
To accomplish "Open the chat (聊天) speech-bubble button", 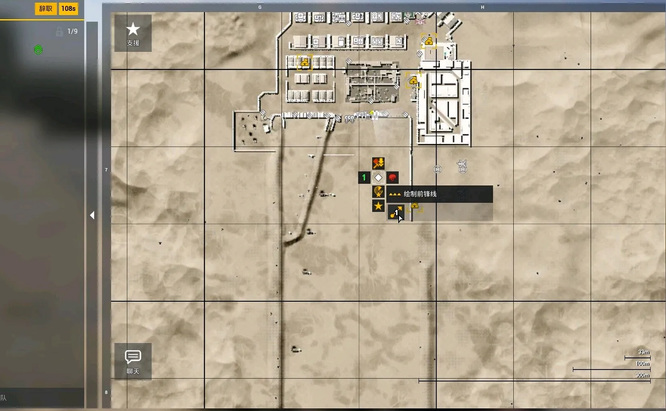I will click(x=133, y=360).
